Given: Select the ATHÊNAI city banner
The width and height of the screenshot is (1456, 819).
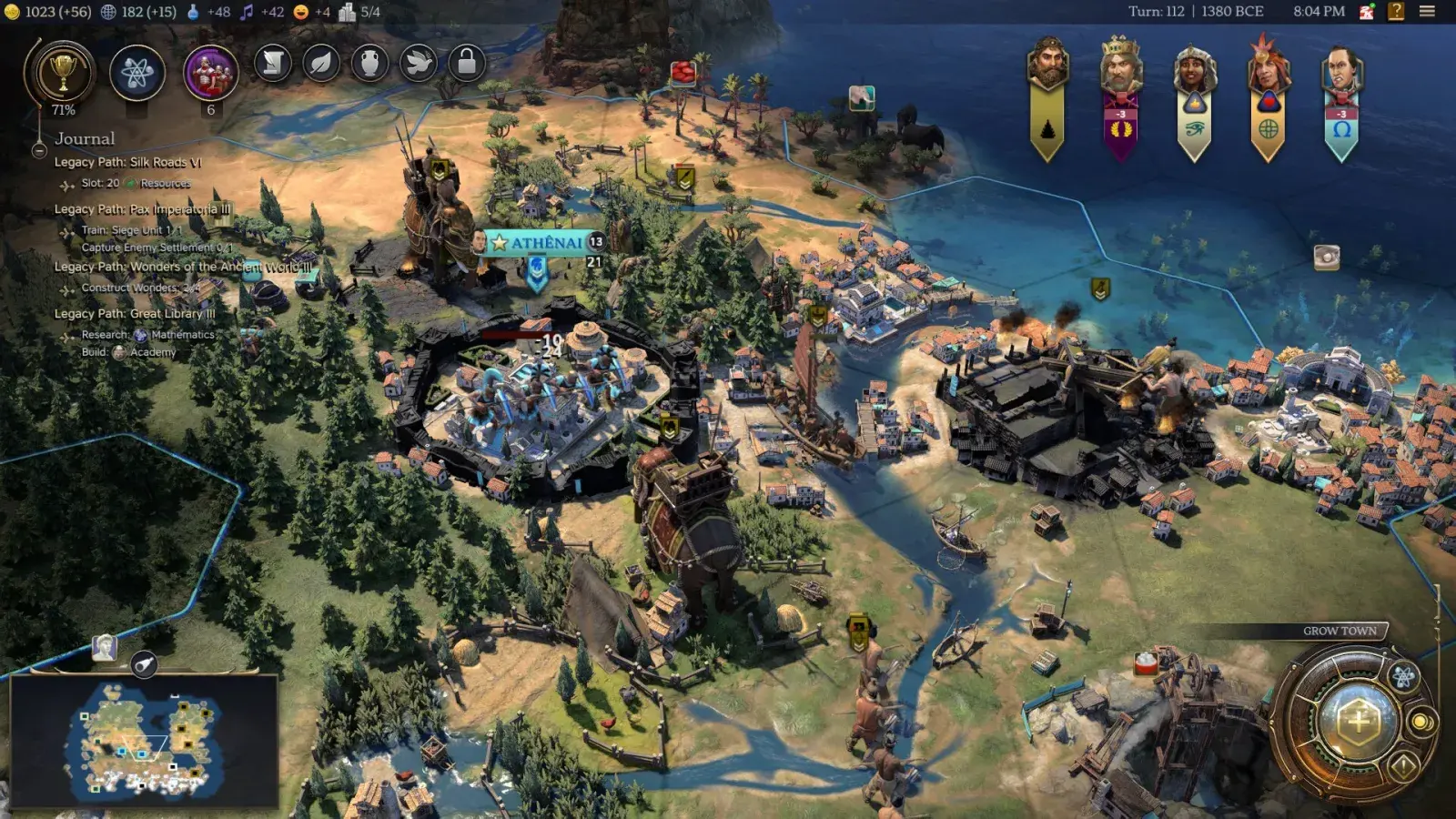Looking at the screenshot, I should pos(537,242).
